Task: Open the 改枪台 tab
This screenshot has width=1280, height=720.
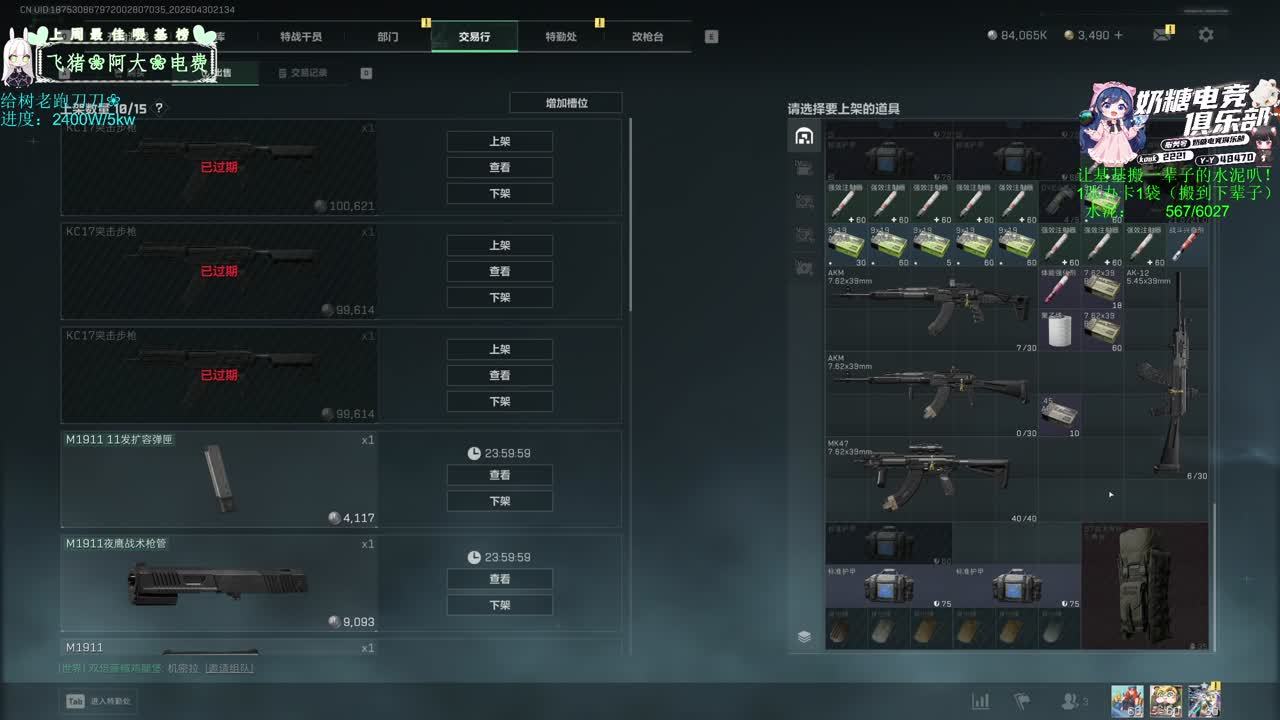Action: [x=647, y=37]
